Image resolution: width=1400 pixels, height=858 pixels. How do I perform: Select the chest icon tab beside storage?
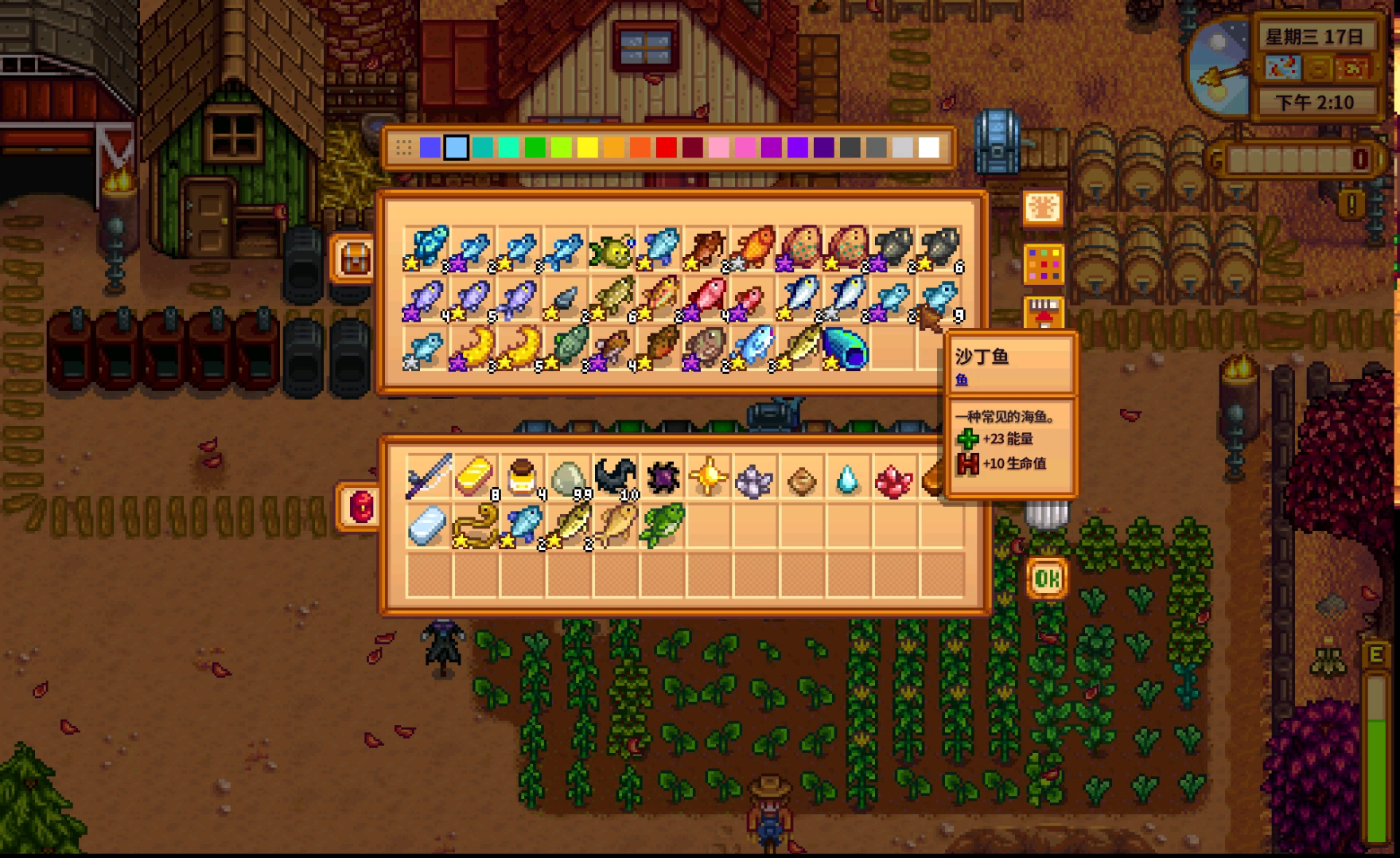354,258
